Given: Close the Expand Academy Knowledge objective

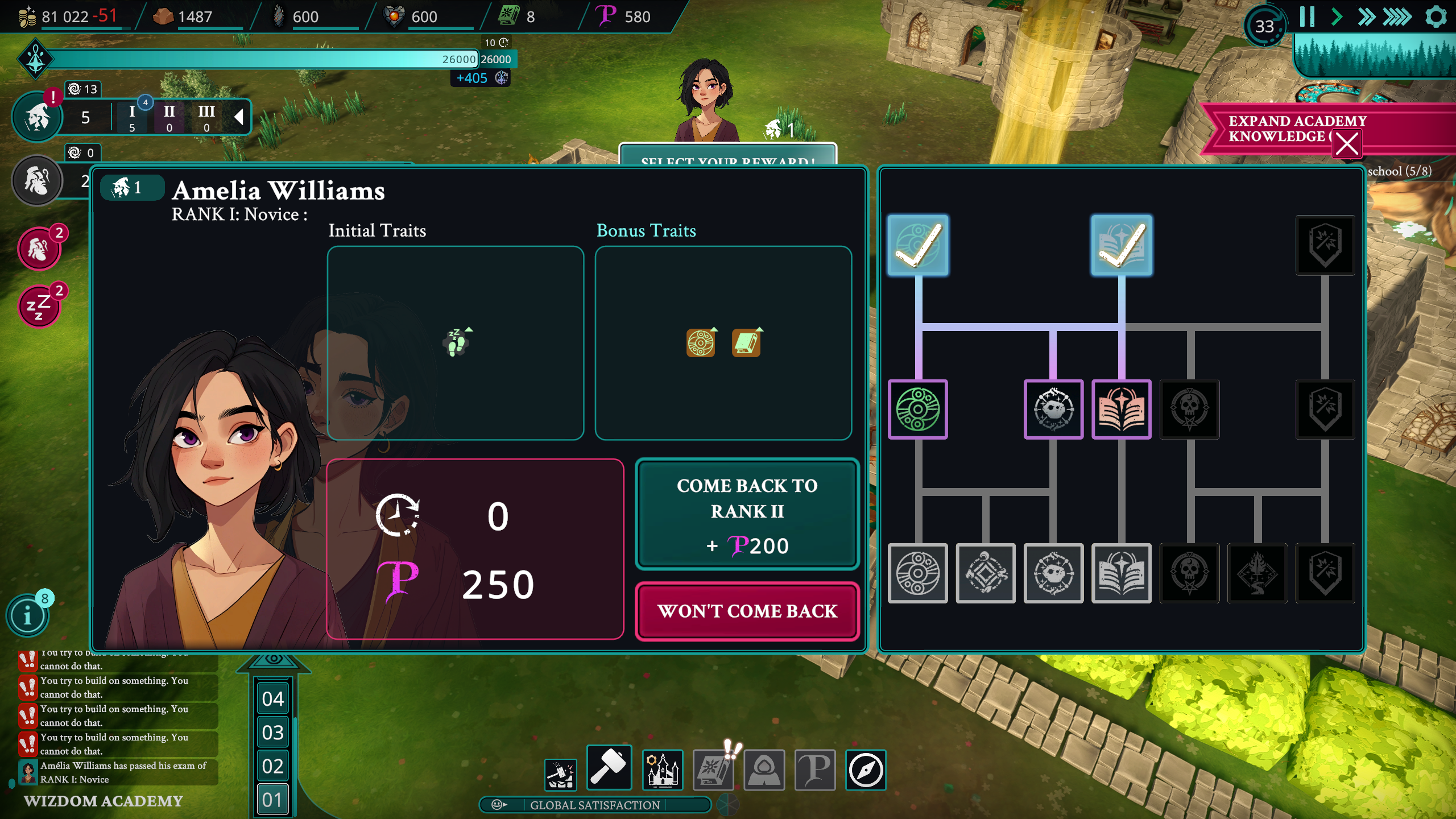Looking at the screenshot, I should pos(1347,143).
